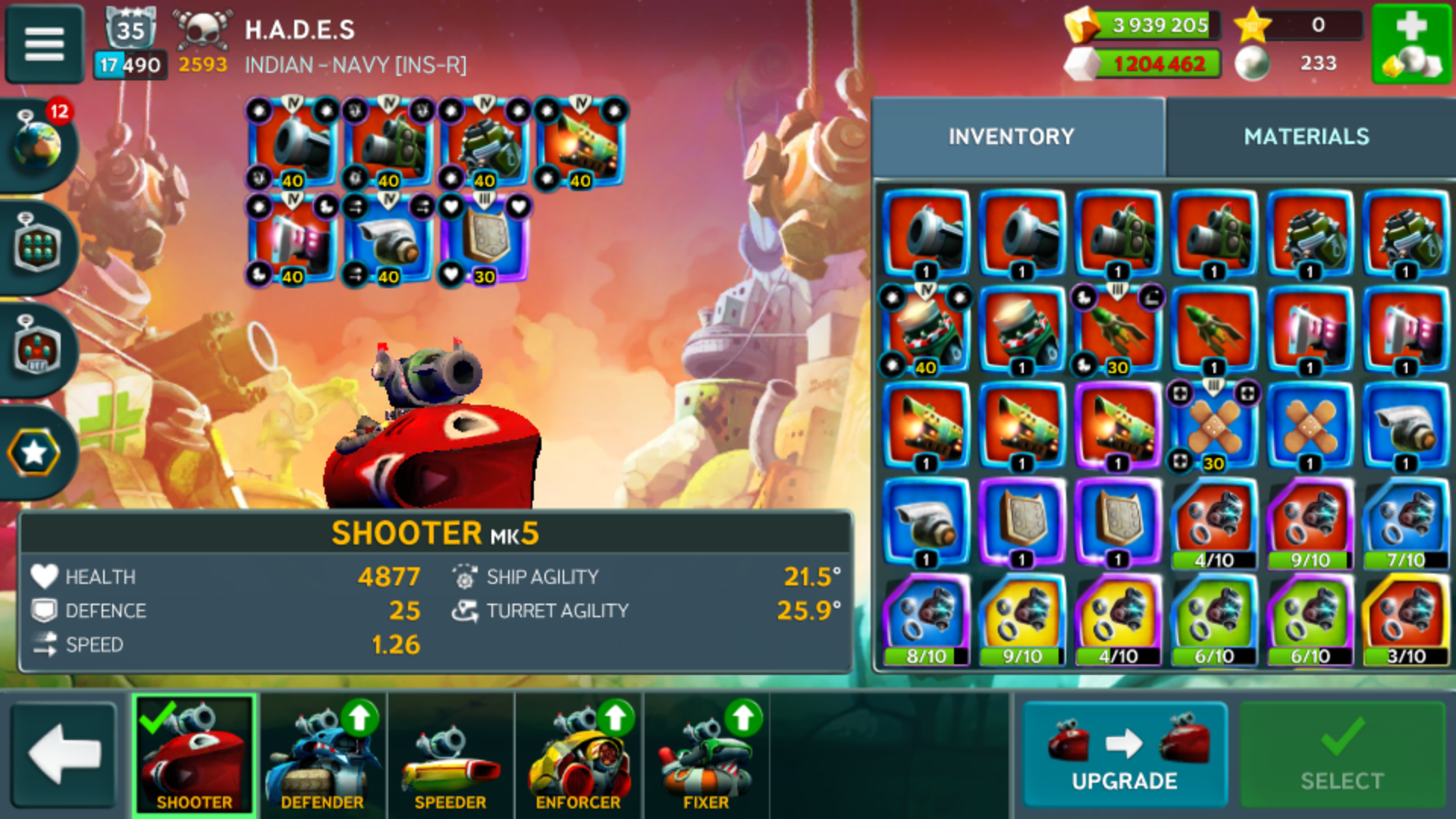Choose the Enforcer ship

(579, 755)
